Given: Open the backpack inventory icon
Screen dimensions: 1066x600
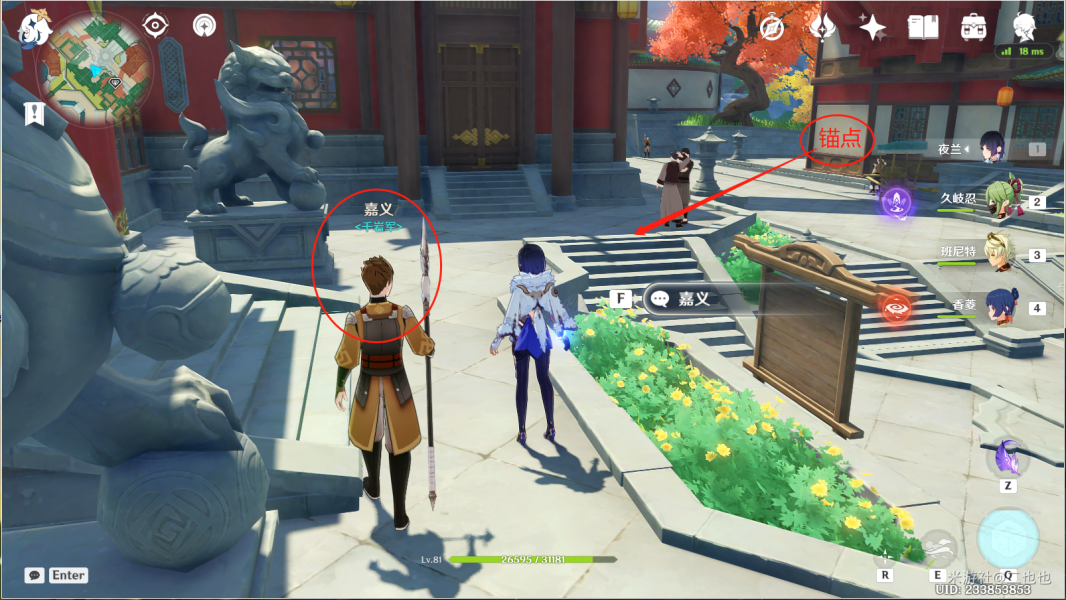Looking at the screenshot, I should pos(972,28).
